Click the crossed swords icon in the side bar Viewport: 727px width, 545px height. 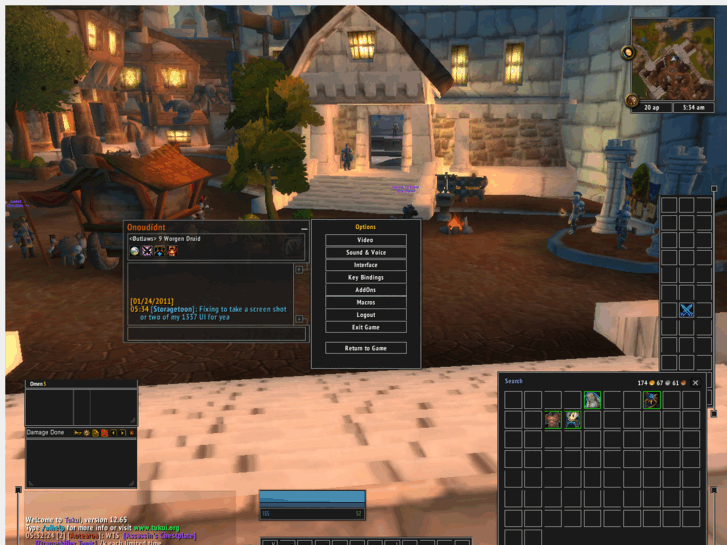coord(687,310)
